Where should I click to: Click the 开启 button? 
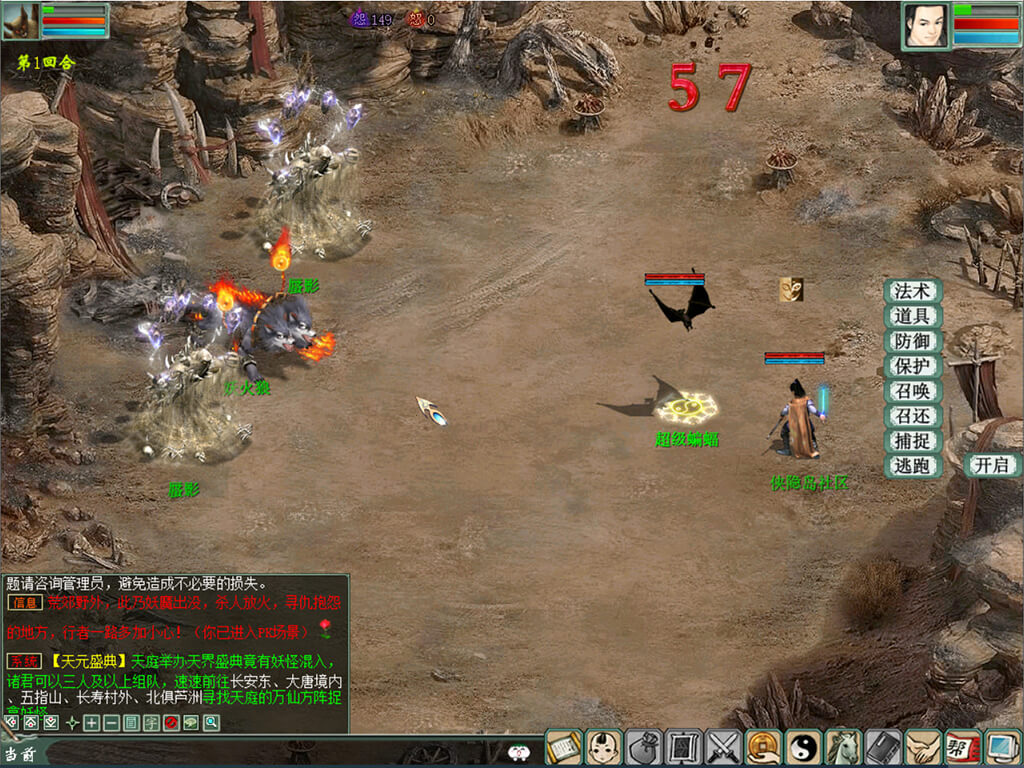coord(992,465)
